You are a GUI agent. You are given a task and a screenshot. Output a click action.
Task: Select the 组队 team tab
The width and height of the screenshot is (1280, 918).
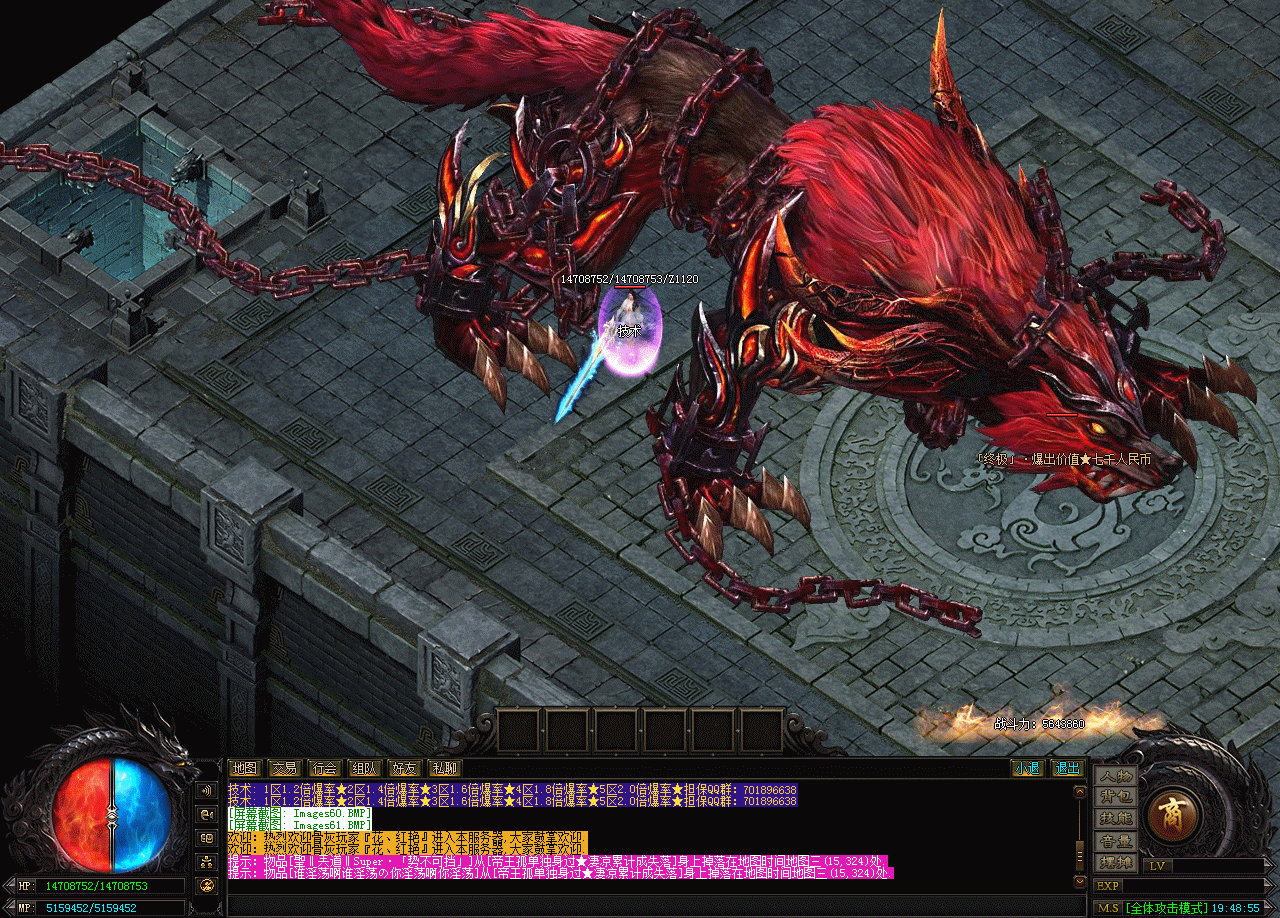tap(364, 768)
